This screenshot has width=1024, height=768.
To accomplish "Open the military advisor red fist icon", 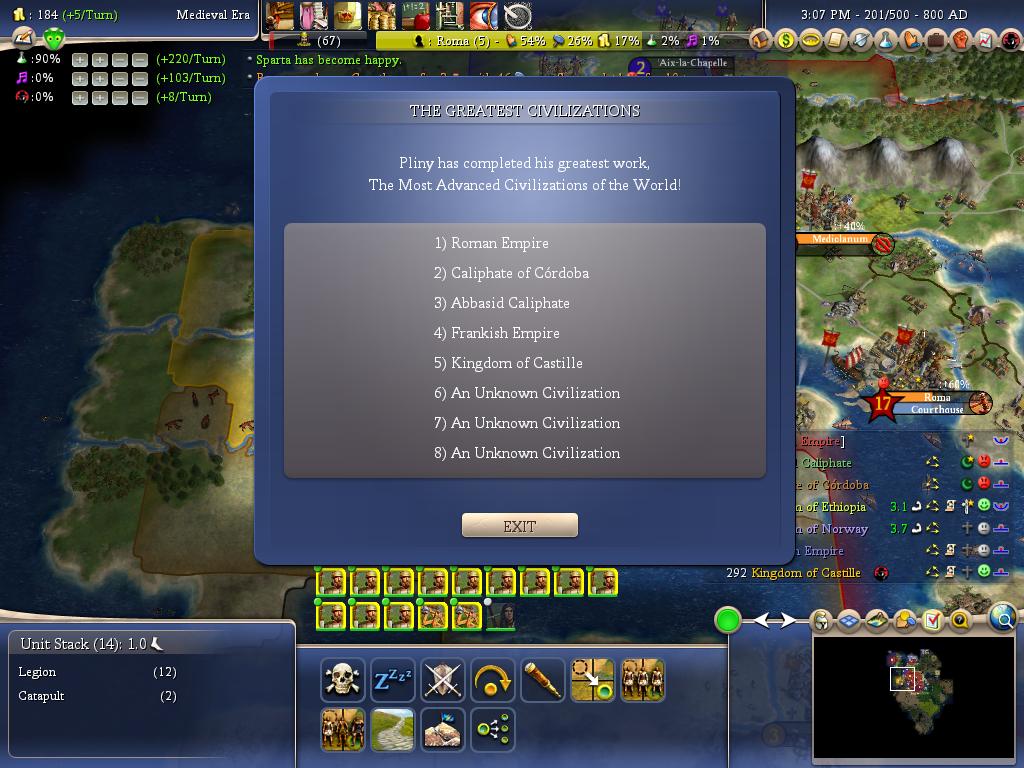I will click(x=960, y=40).
